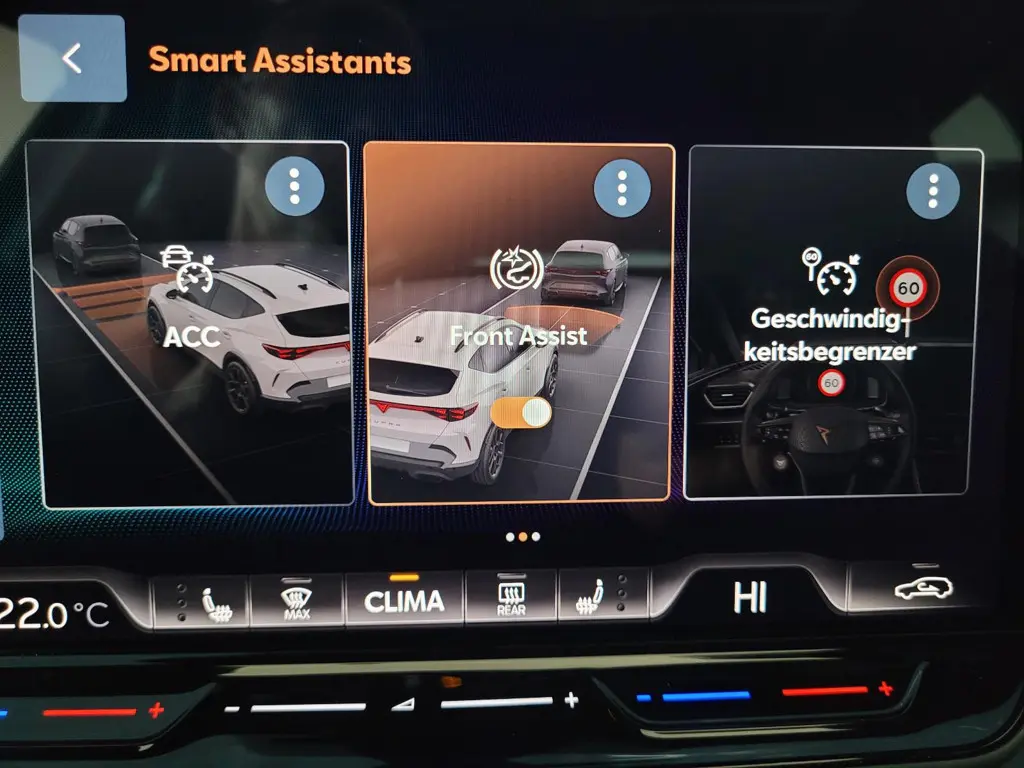Tap the 22.0 °C temperature display

(x=55, y=614)
